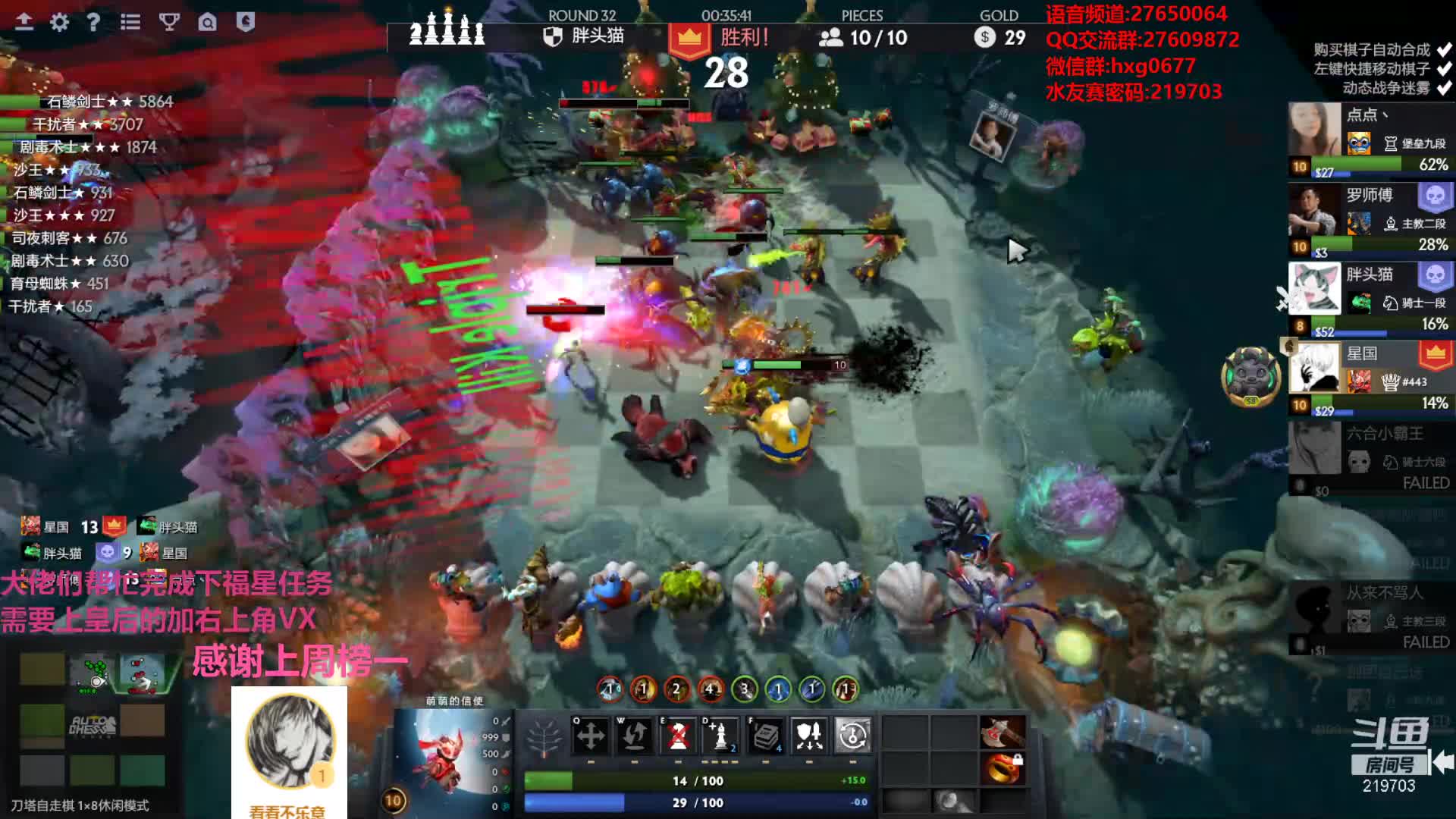Toggle 左键快捷移动棋子 checkbox

click(1444, 69)
